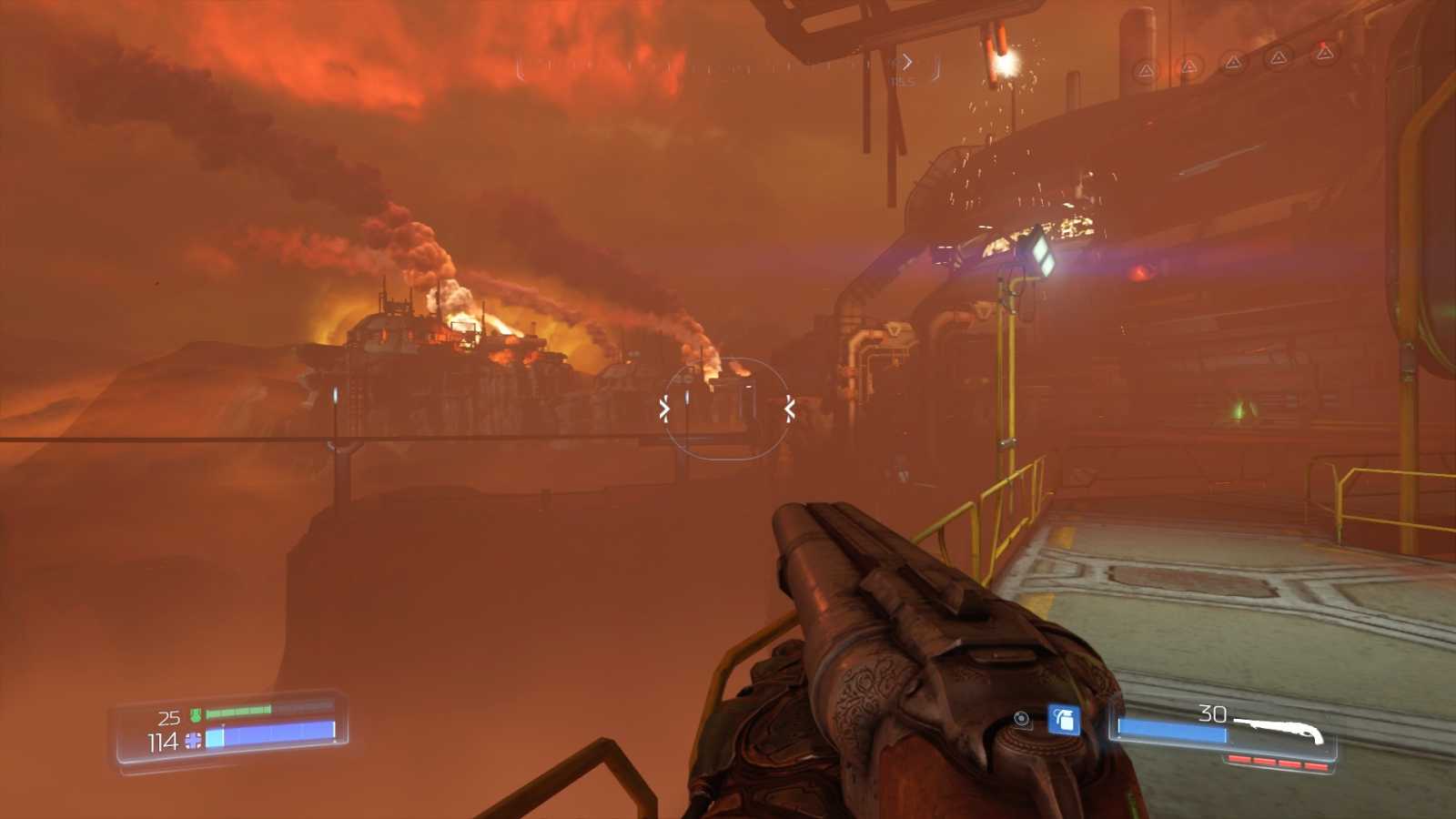
Task: Click the small circular icon beside the grenade
Action: tap(1023, 720)
